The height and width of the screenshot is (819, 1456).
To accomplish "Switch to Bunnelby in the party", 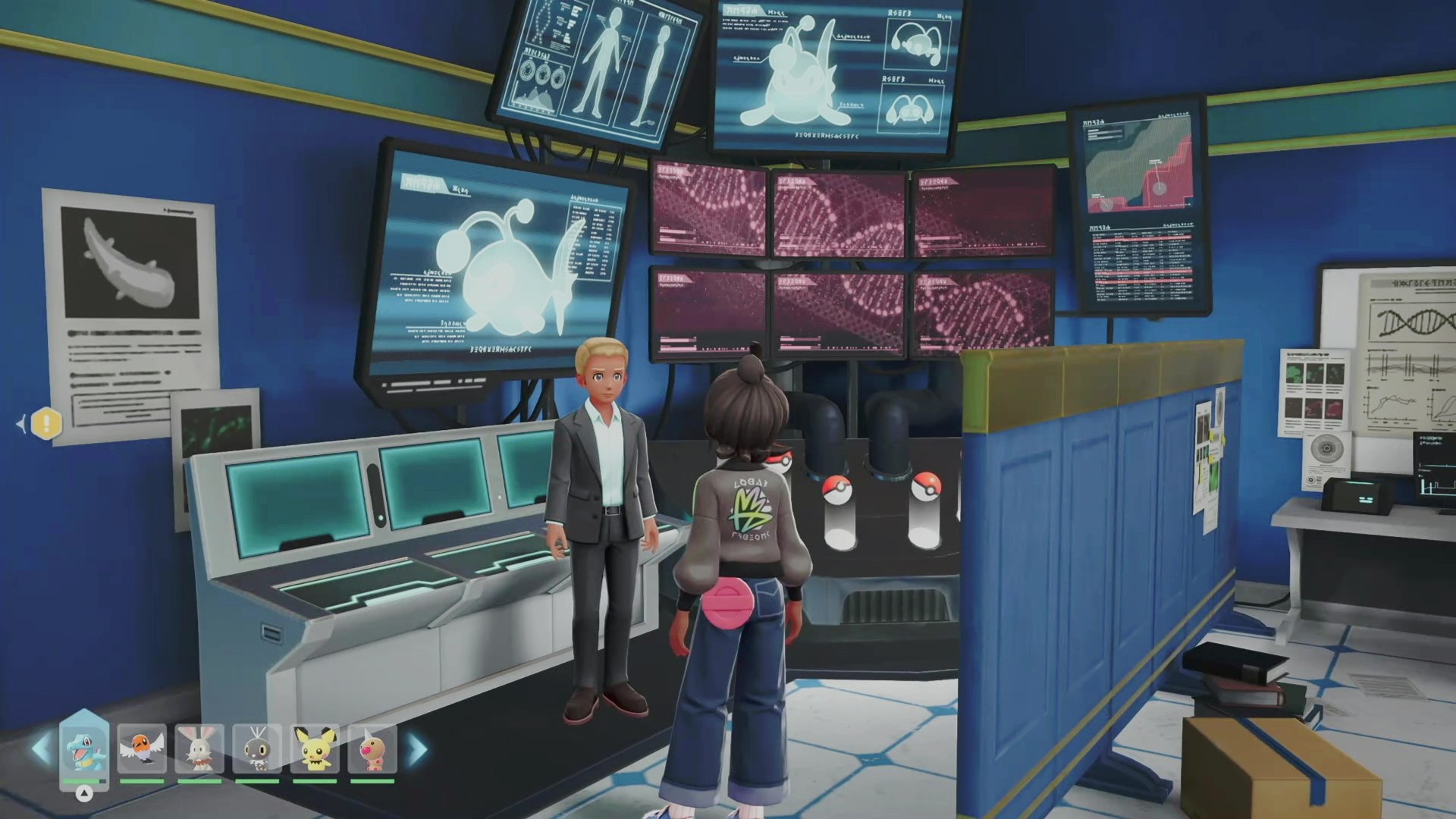I will (x=199, y=748).
